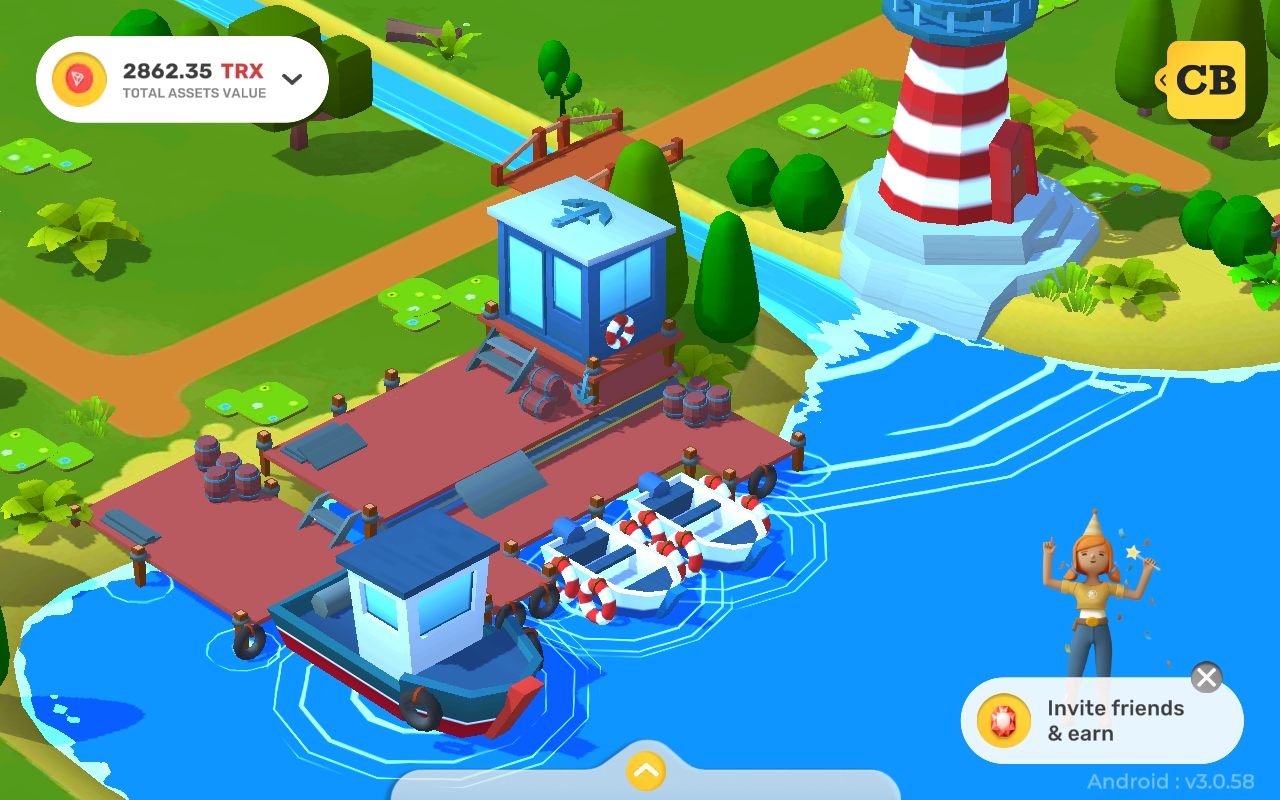
Task: Click the barrels on the pier
Action: 225,465
